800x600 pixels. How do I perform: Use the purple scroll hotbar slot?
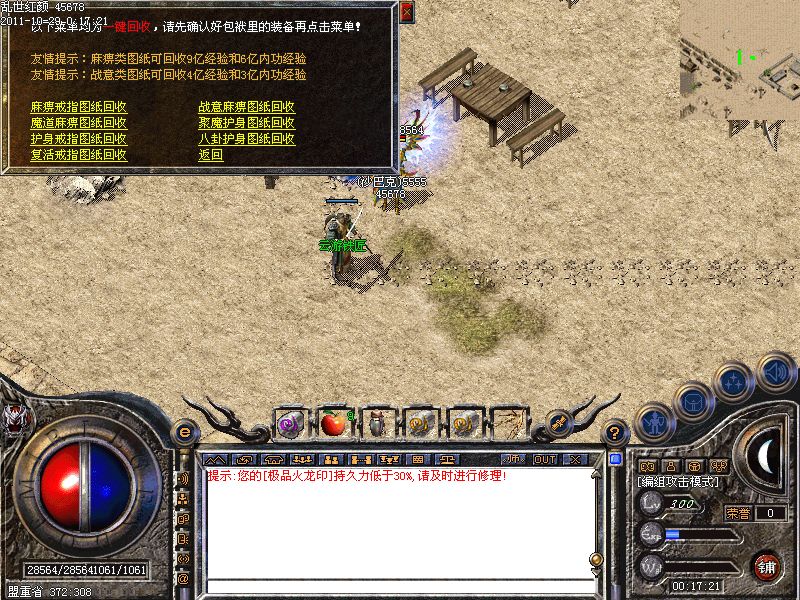pos(290,424)
